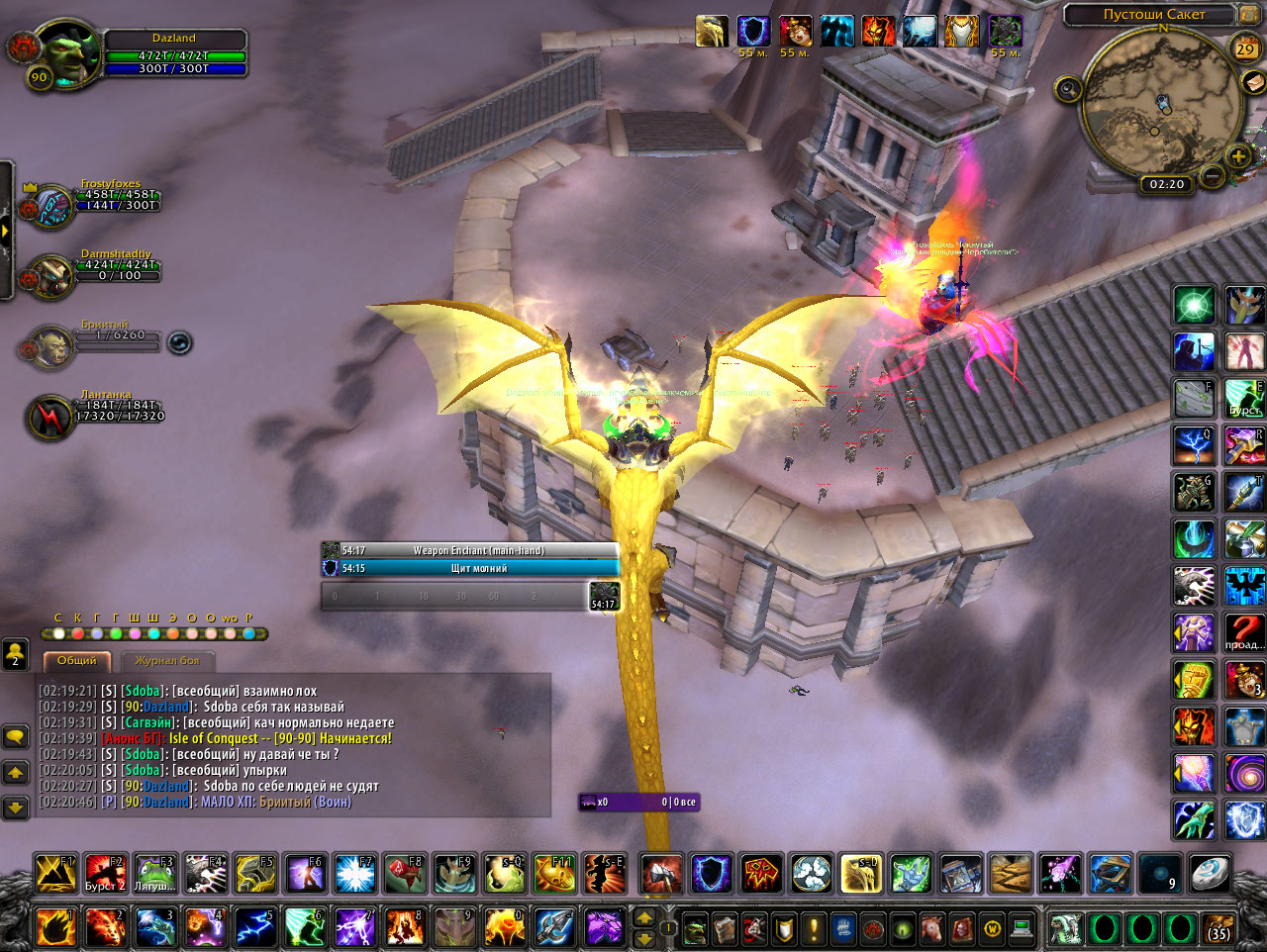The image size is (1267, 952).
Task: Click the Пустоши Сакет zone name bar
Action: pyautogui.click(x=1153, y=15)
